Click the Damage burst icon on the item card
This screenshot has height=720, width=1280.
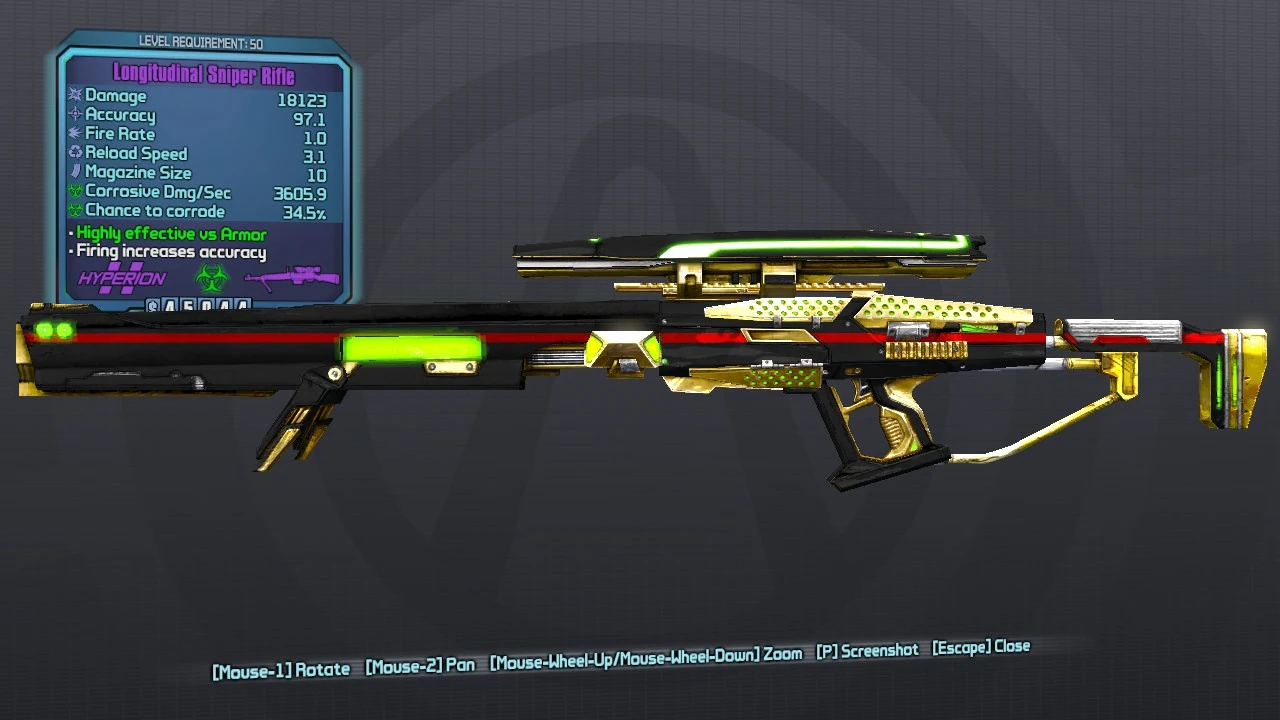(x=75, y=96)
